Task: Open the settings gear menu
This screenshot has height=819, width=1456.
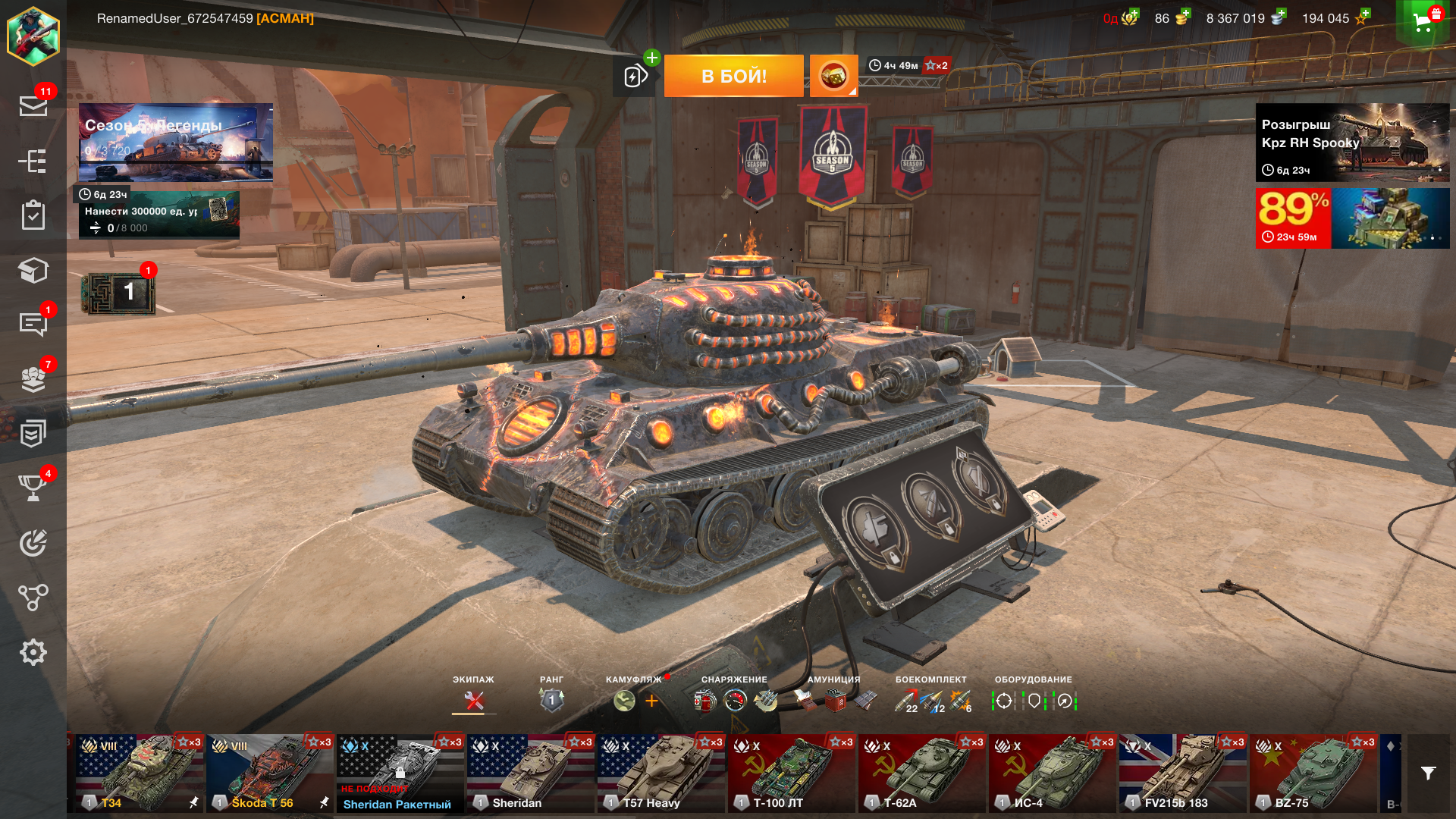Action: click(x=33, y=652)
